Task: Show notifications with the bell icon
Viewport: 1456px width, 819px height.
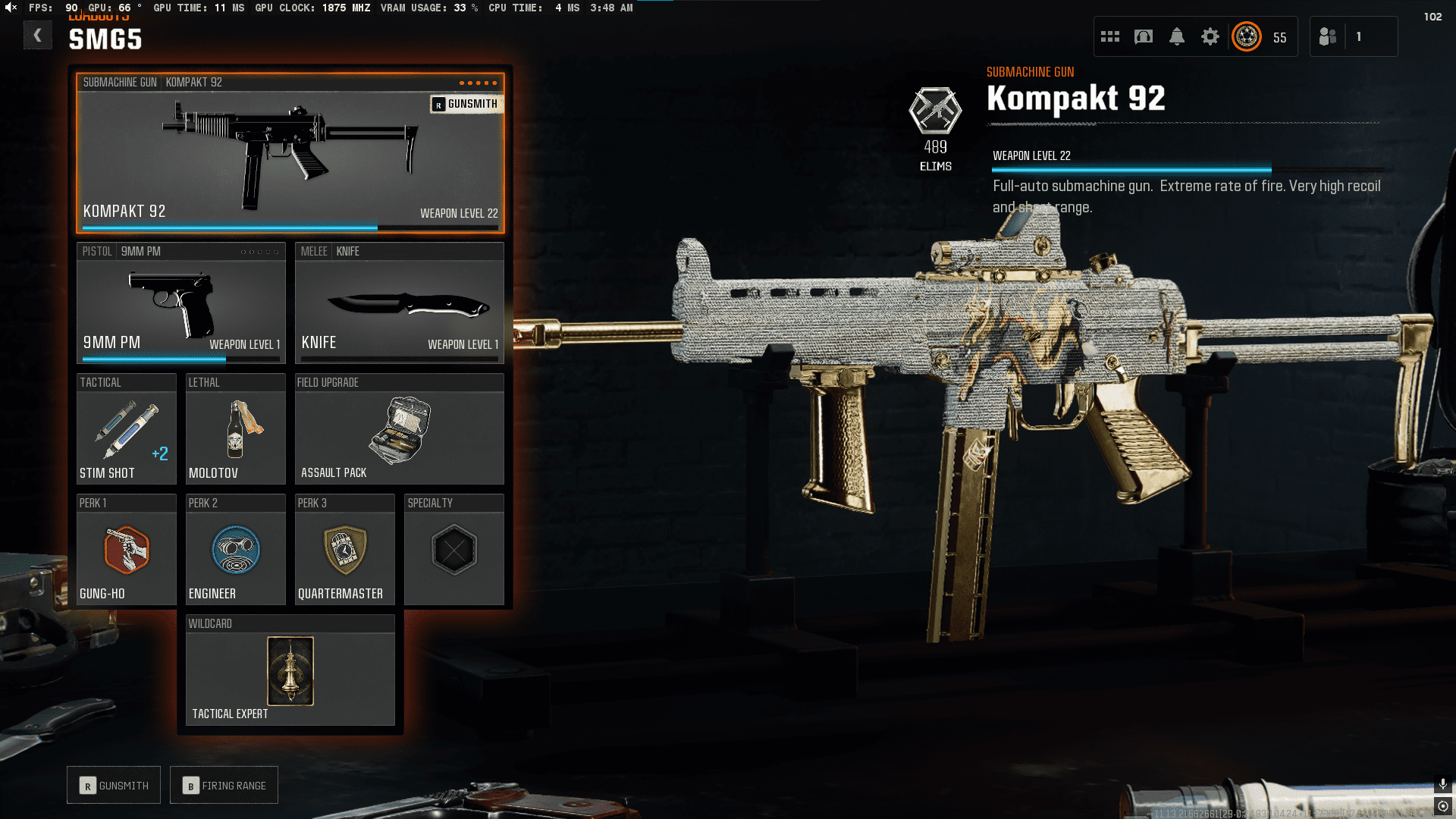Action: [1177, 36]
